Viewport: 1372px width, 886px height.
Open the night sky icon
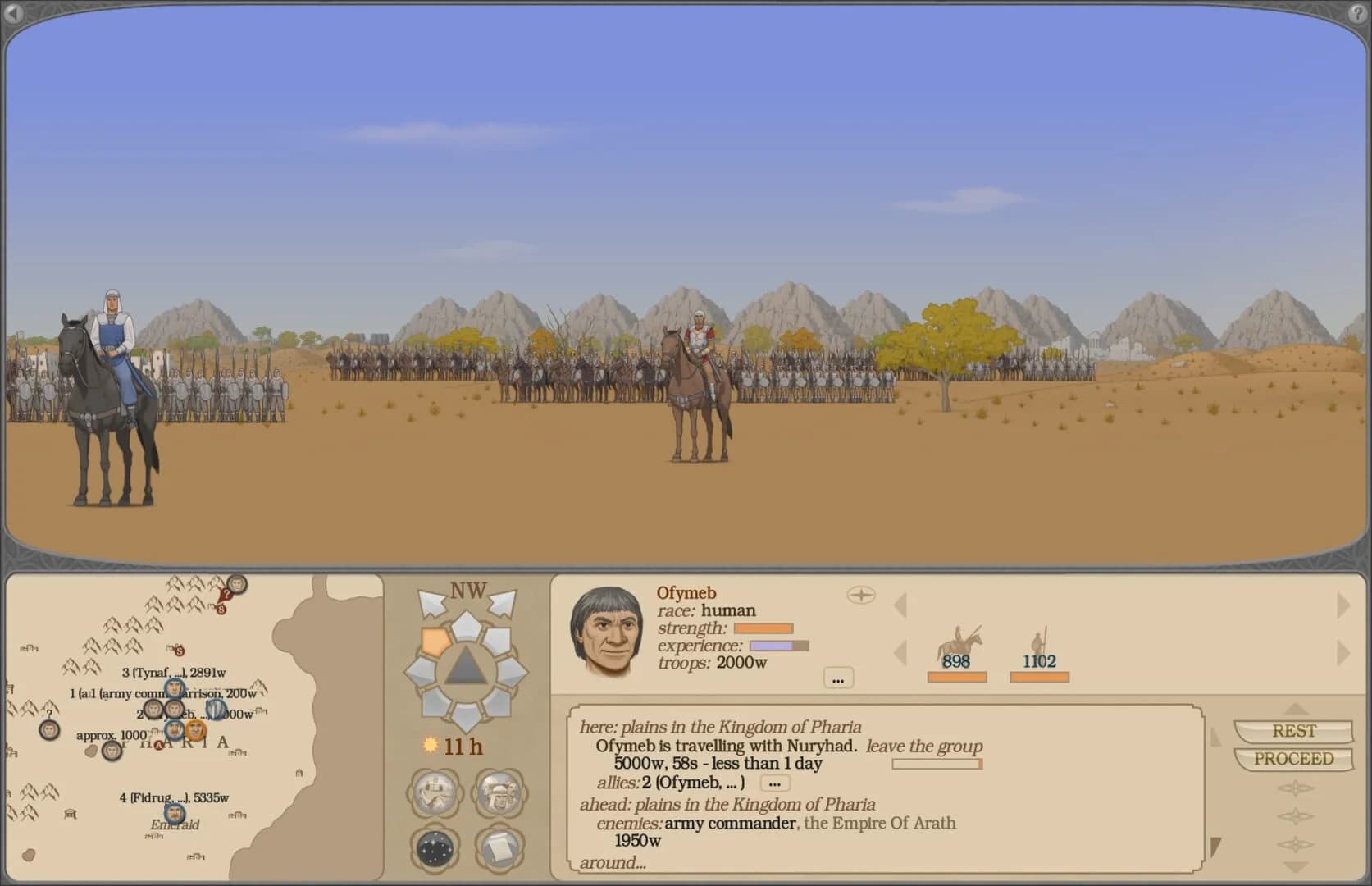(x=433, y=850)
